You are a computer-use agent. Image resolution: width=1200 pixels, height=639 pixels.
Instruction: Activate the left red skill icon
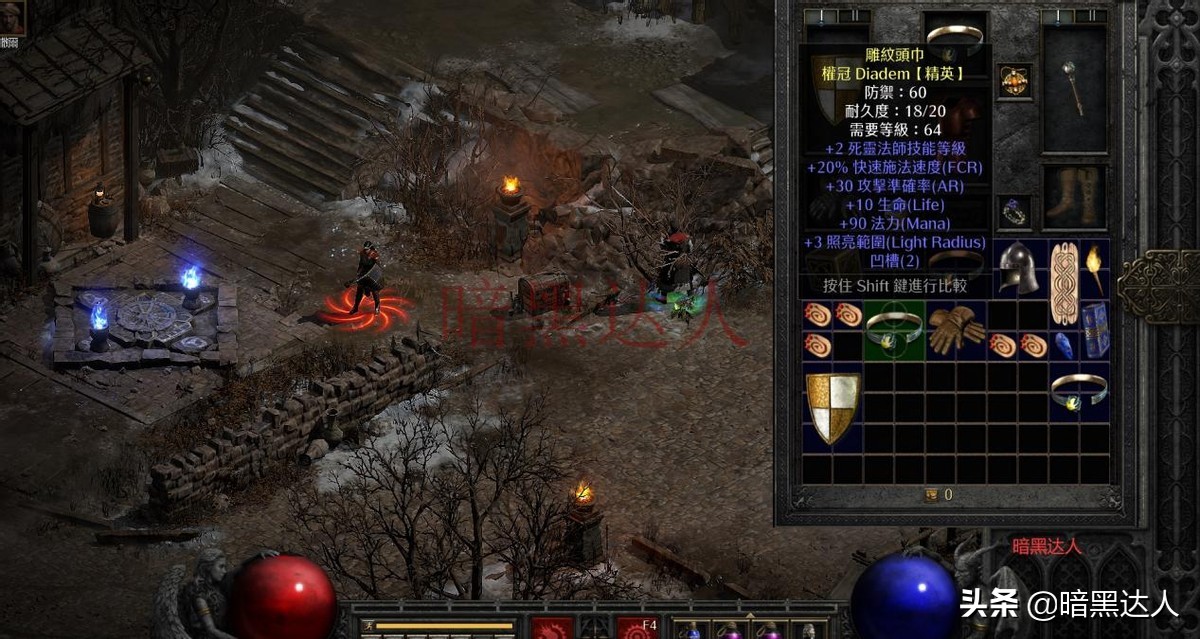click(x=551, y=629)
